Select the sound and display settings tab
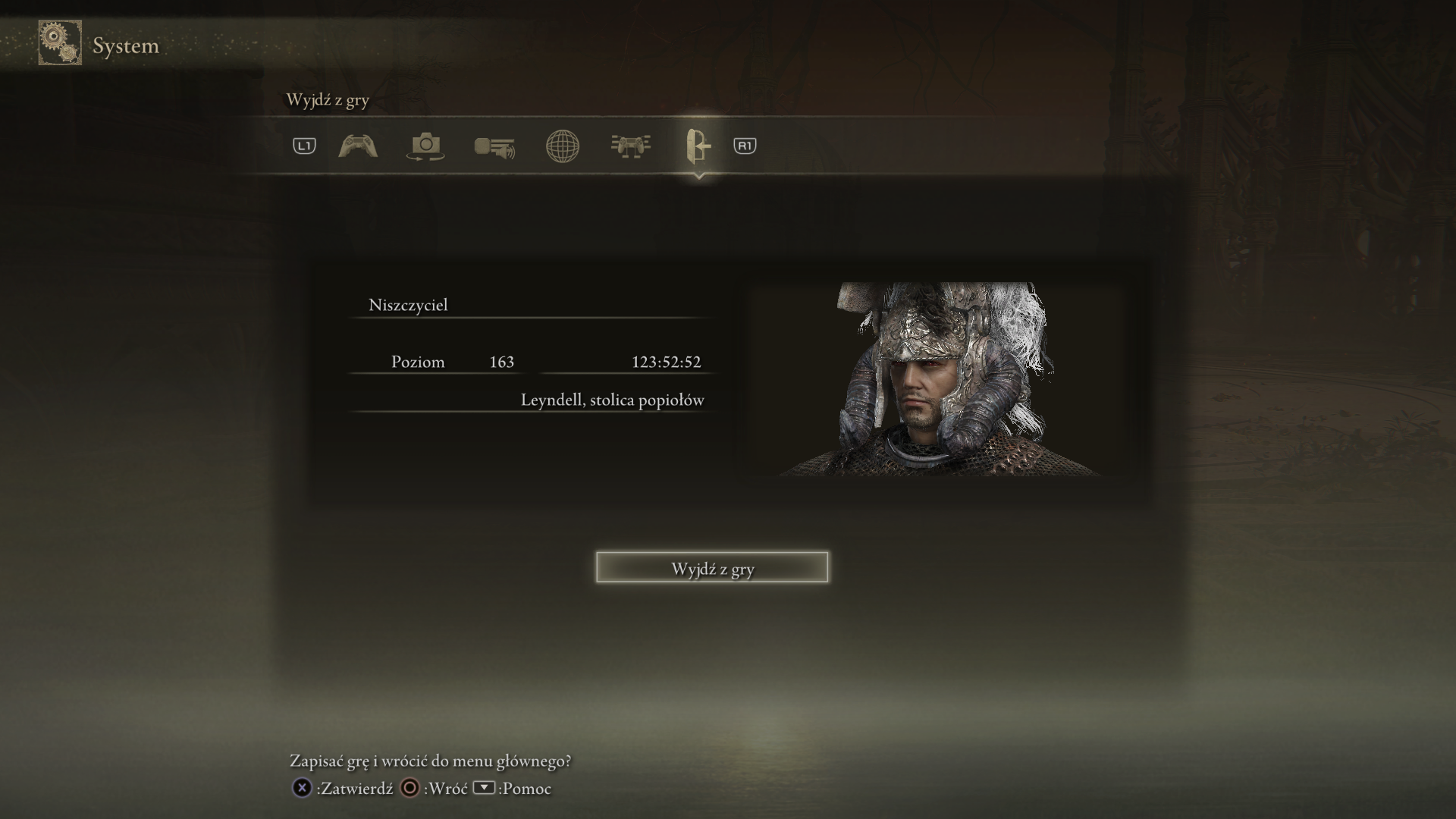The height and width of the screenshot is (819, 1456). (494, 146)
